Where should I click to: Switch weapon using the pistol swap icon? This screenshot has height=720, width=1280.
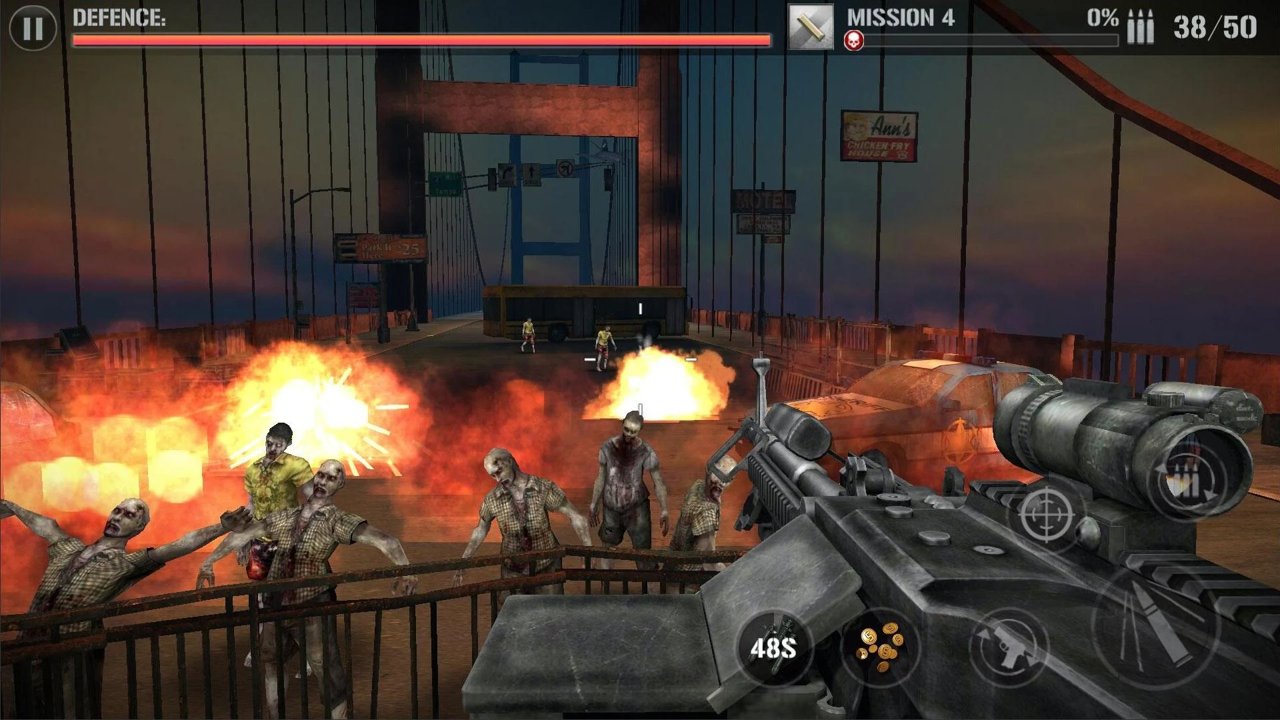pyautogui.click(x=1008, y=646)
